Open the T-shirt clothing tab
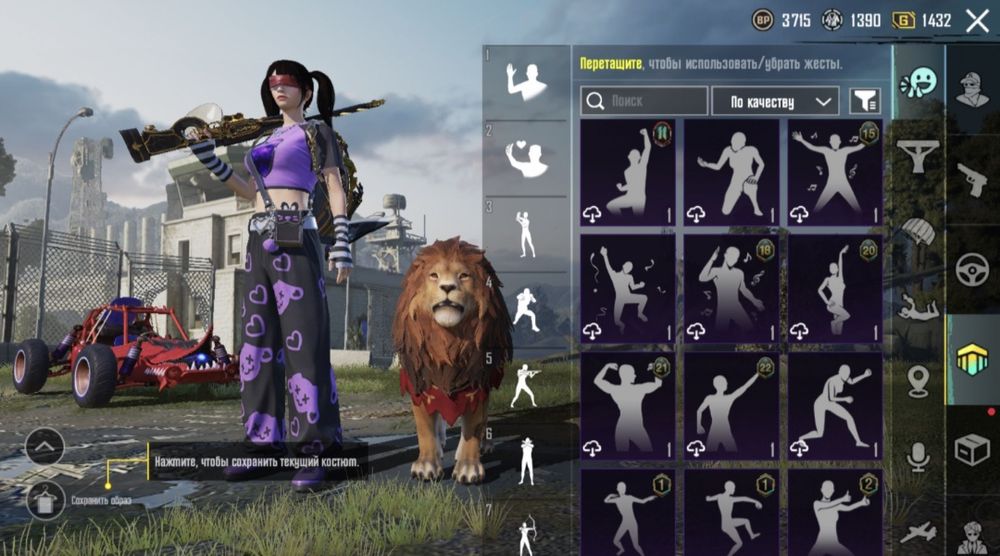This screenshot has height=556, width=1000. click(918, 155)
